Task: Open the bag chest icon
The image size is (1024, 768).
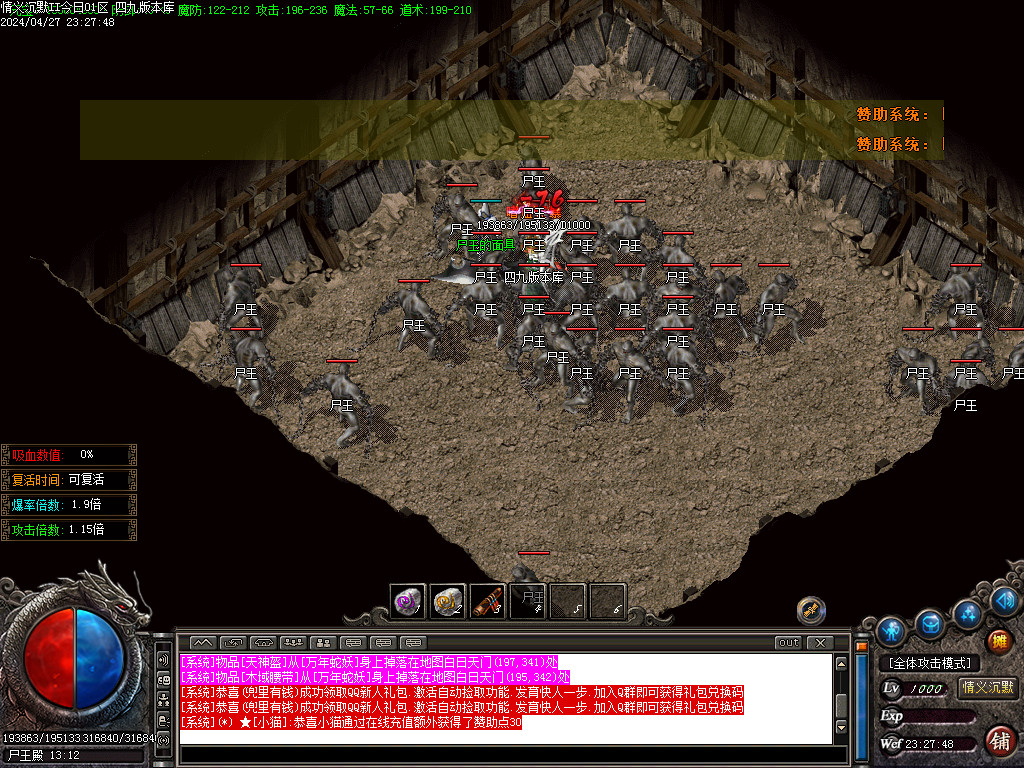Action: 930,624
